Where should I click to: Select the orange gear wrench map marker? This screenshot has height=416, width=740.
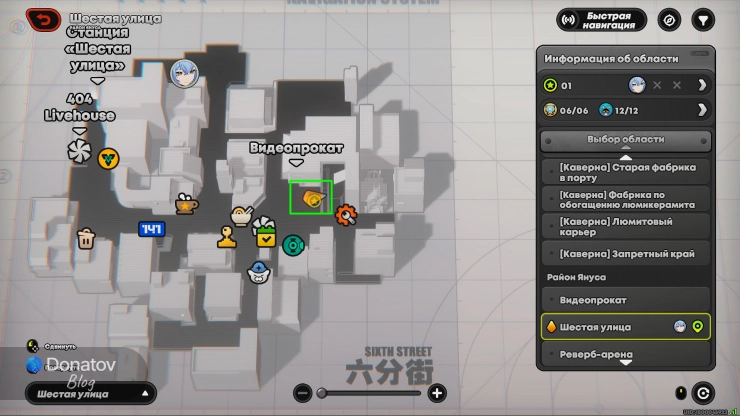point(346,213)
